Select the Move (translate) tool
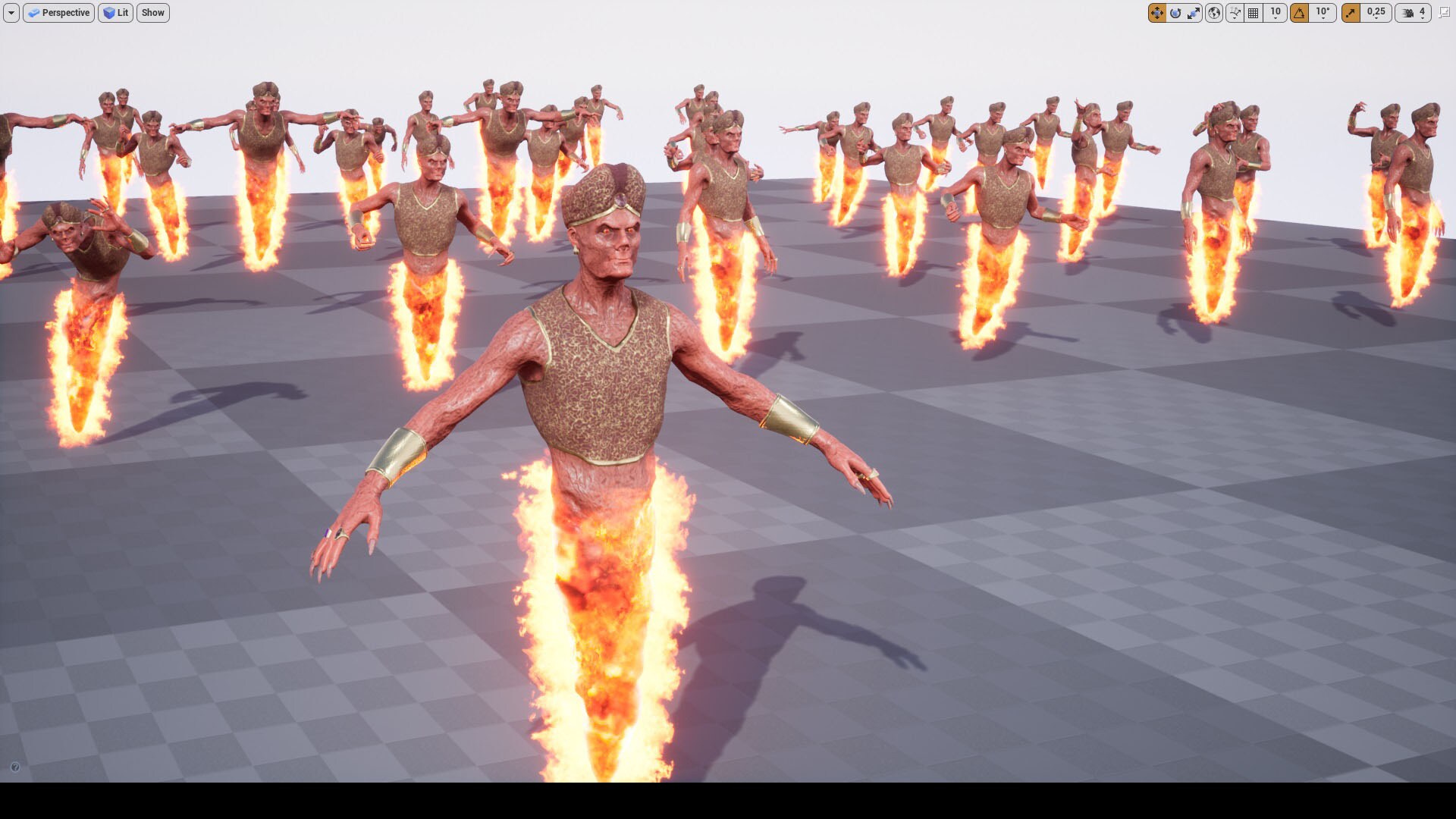1456x819 pixels. click(x=1157, y=13)
